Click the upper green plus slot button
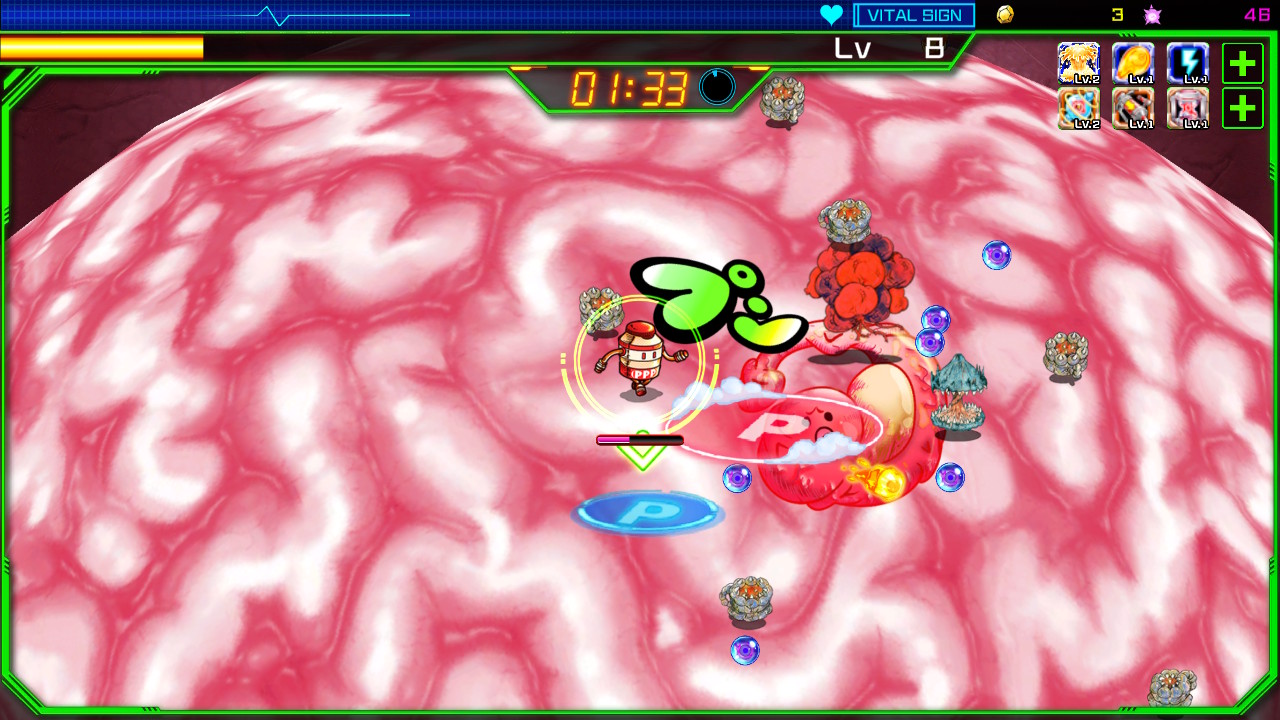 click(1242, 63)
